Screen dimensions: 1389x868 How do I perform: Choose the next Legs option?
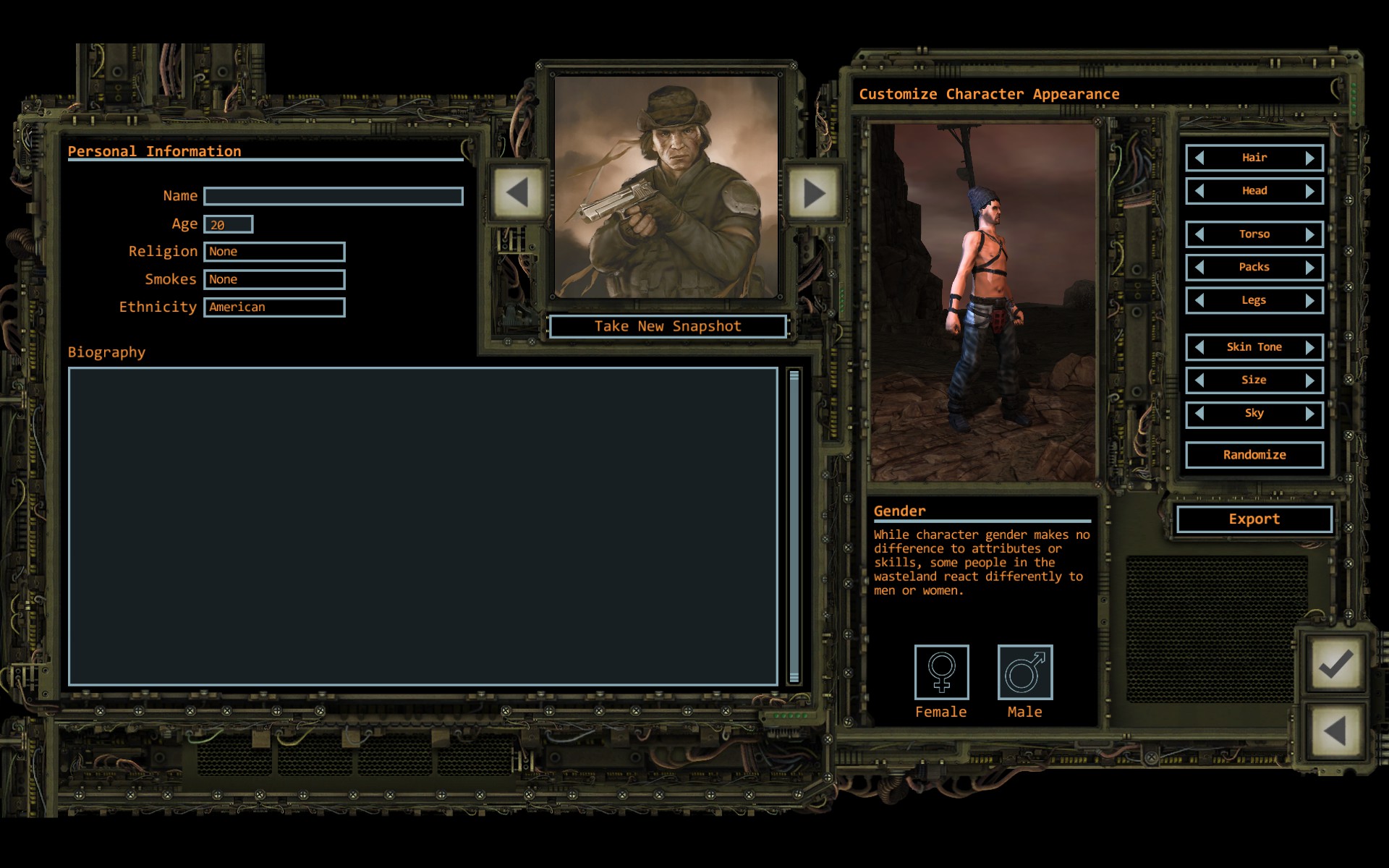(x=1309, y=301)
